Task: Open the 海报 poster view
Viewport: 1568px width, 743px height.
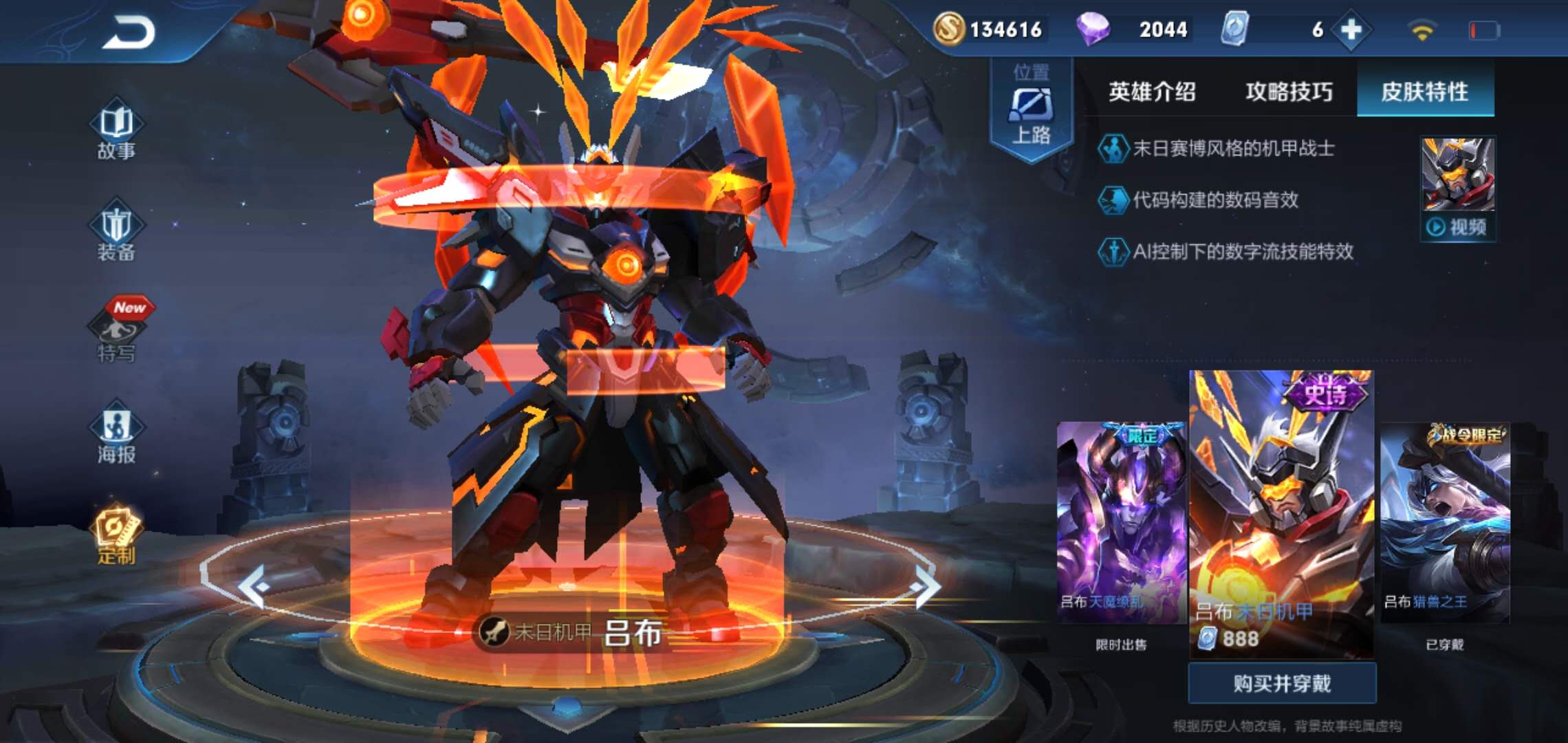Action: tap(116, 436)
